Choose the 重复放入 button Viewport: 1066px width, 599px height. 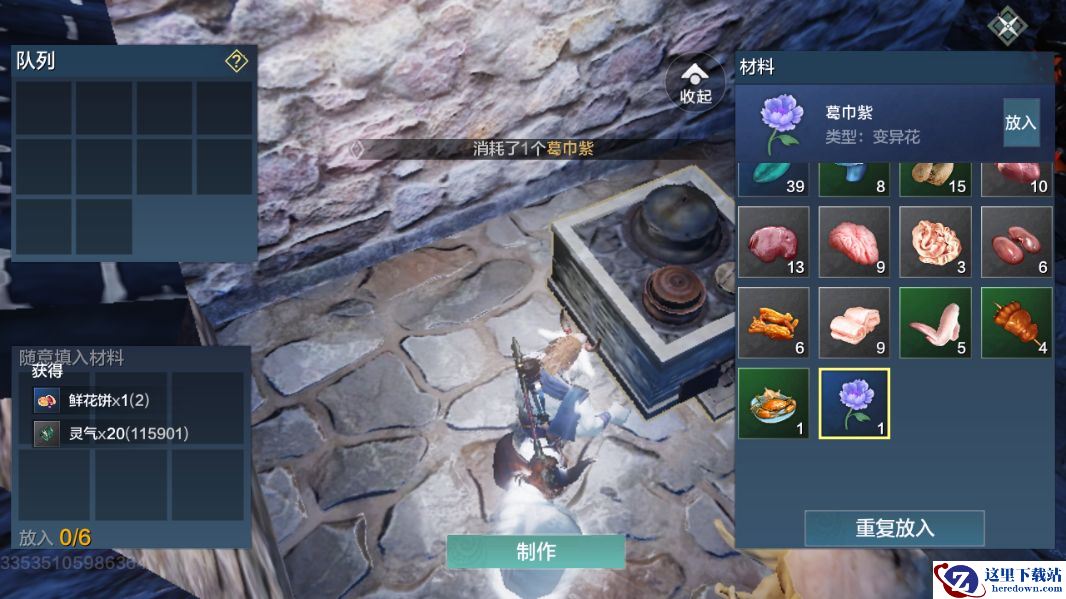click(x=894, y=528)
